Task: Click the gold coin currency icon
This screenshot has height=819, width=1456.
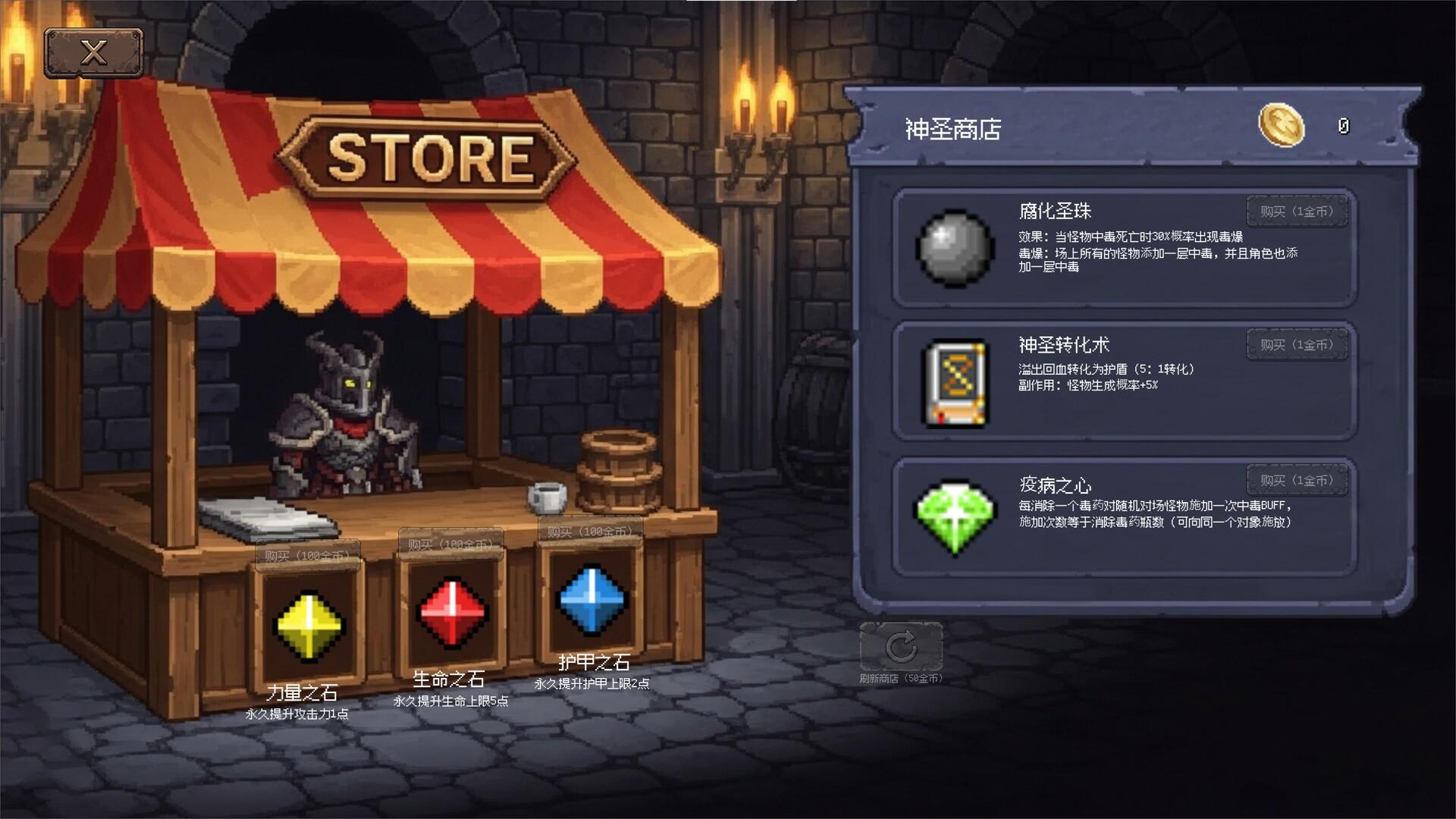Action: click(x=1280, y=127)
